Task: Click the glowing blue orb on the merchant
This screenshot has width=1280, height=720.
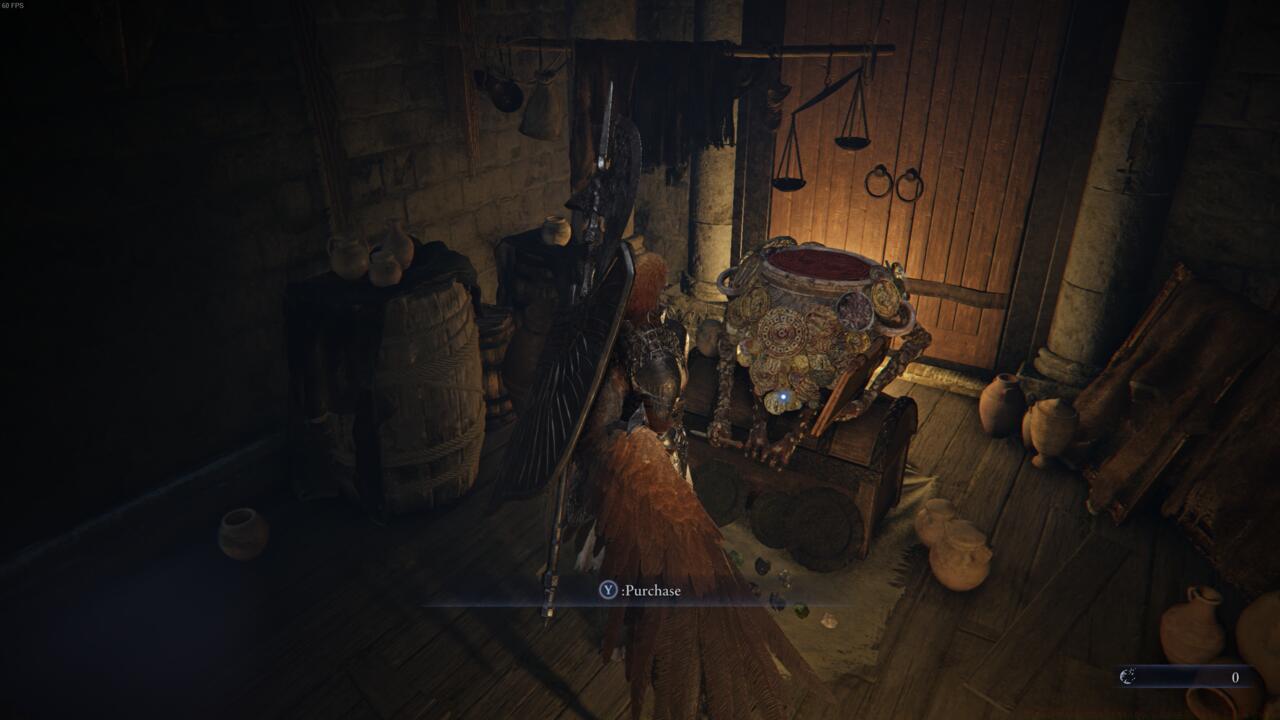Action: coord(786,398)
